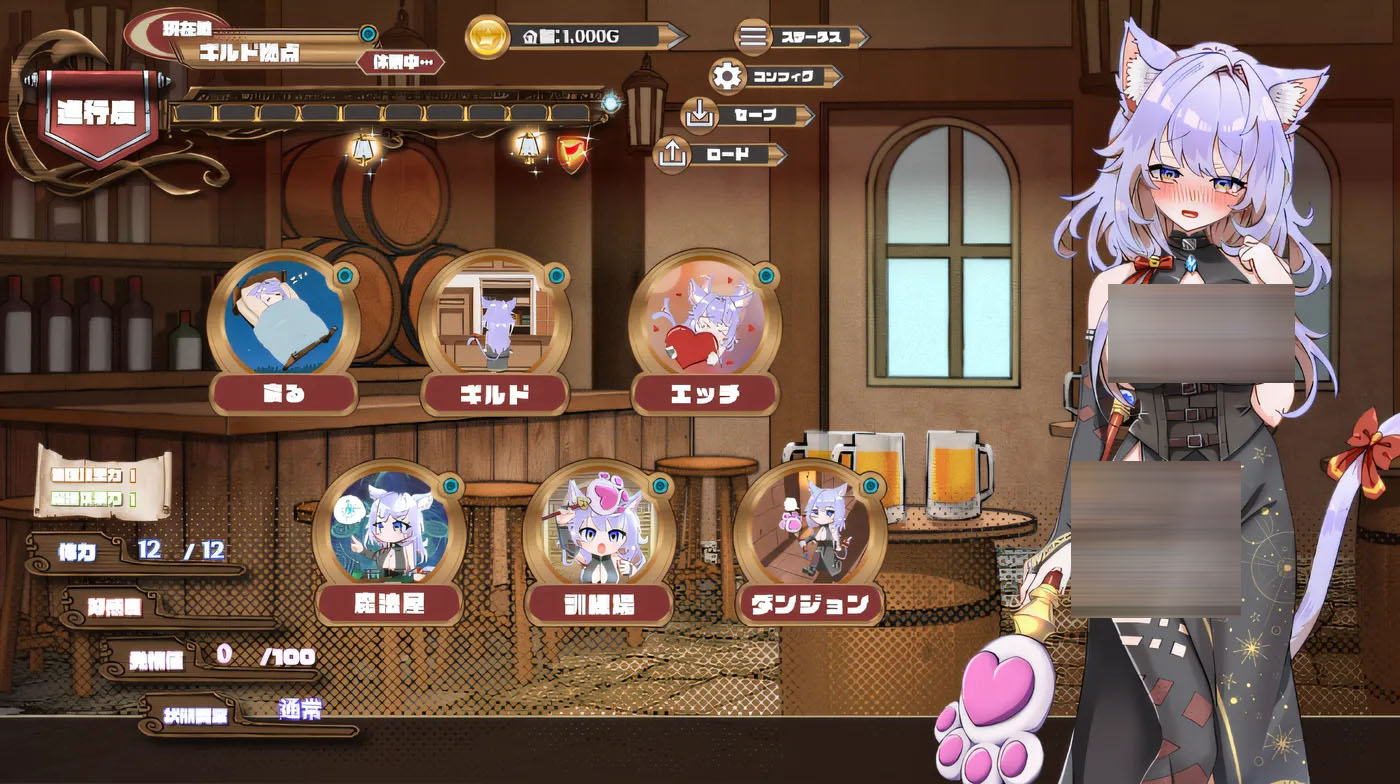This screenshot has height=784, width=1400.
Task: Click the セーブ (Save) button
Action: coord(747,116)
